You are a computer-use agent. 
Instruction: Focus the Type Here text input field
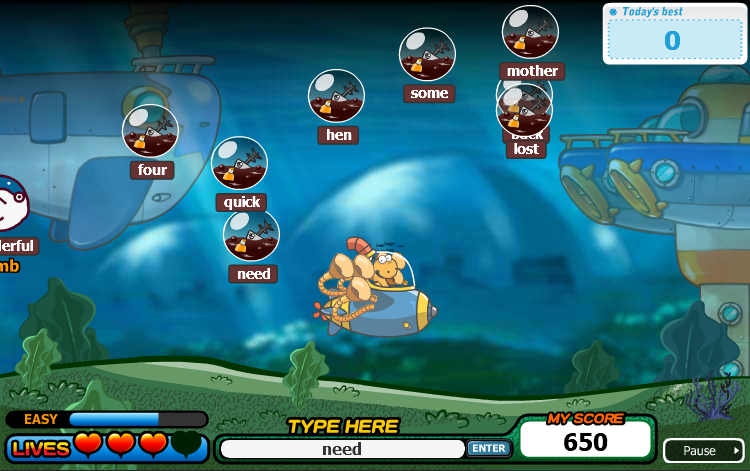click(x=342, y=449)
